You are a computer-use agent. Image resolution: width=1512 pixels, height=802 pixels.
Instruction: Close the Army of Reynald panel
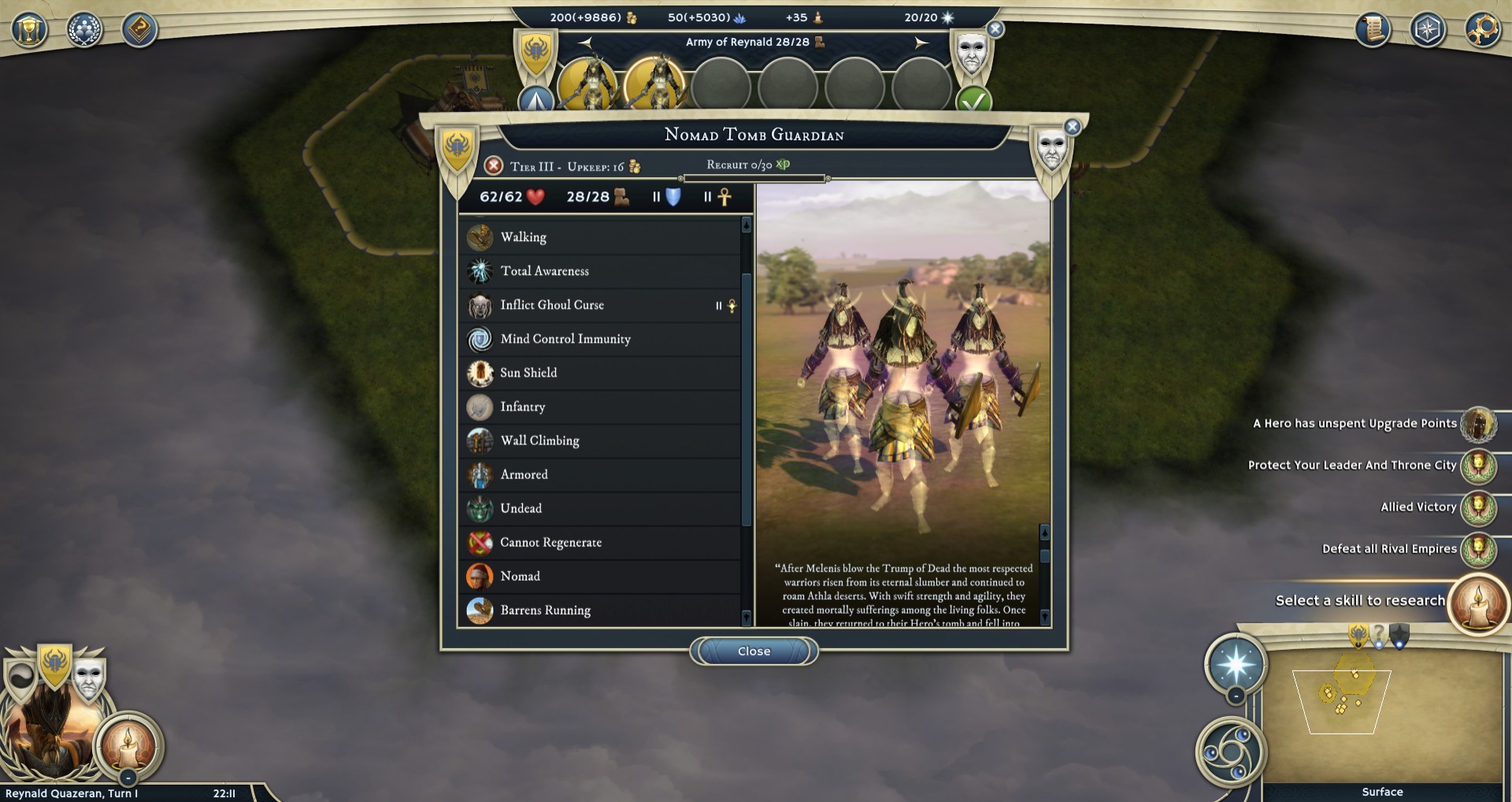[995, 29]
